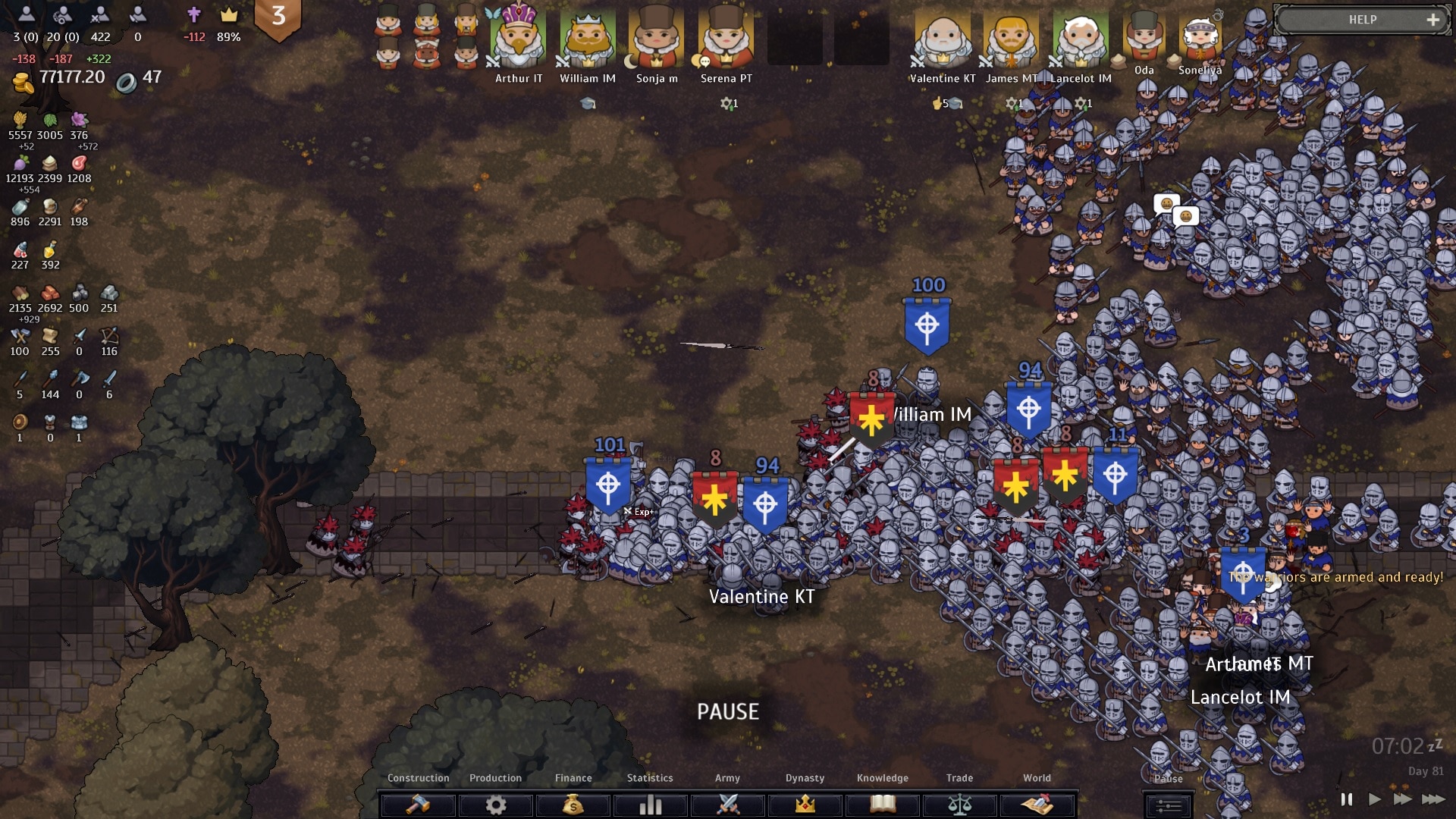The image size is (1456, 819).
Task: Open the Dynasty crown menu
Action: (805, 804)
